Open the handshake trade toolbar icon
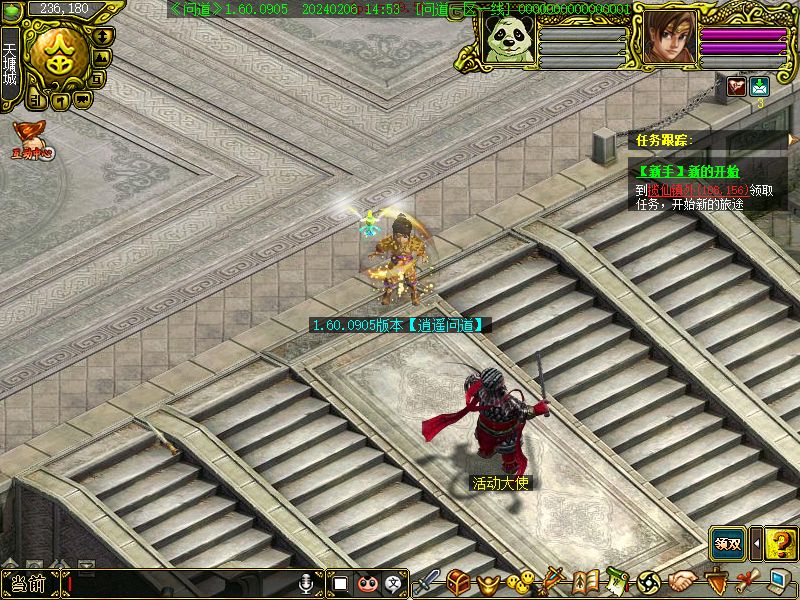800x600 pixels. pyautogui.click(x=683, y=581)
